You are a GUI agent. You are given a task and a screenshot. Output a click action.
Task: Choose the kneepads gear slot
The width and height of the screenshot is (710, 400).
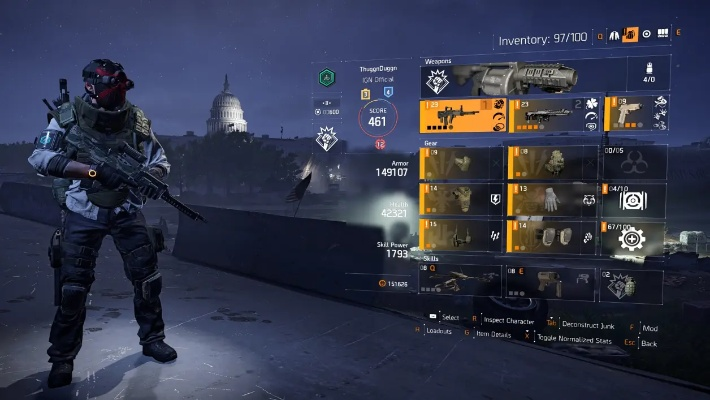coord(549,235)
